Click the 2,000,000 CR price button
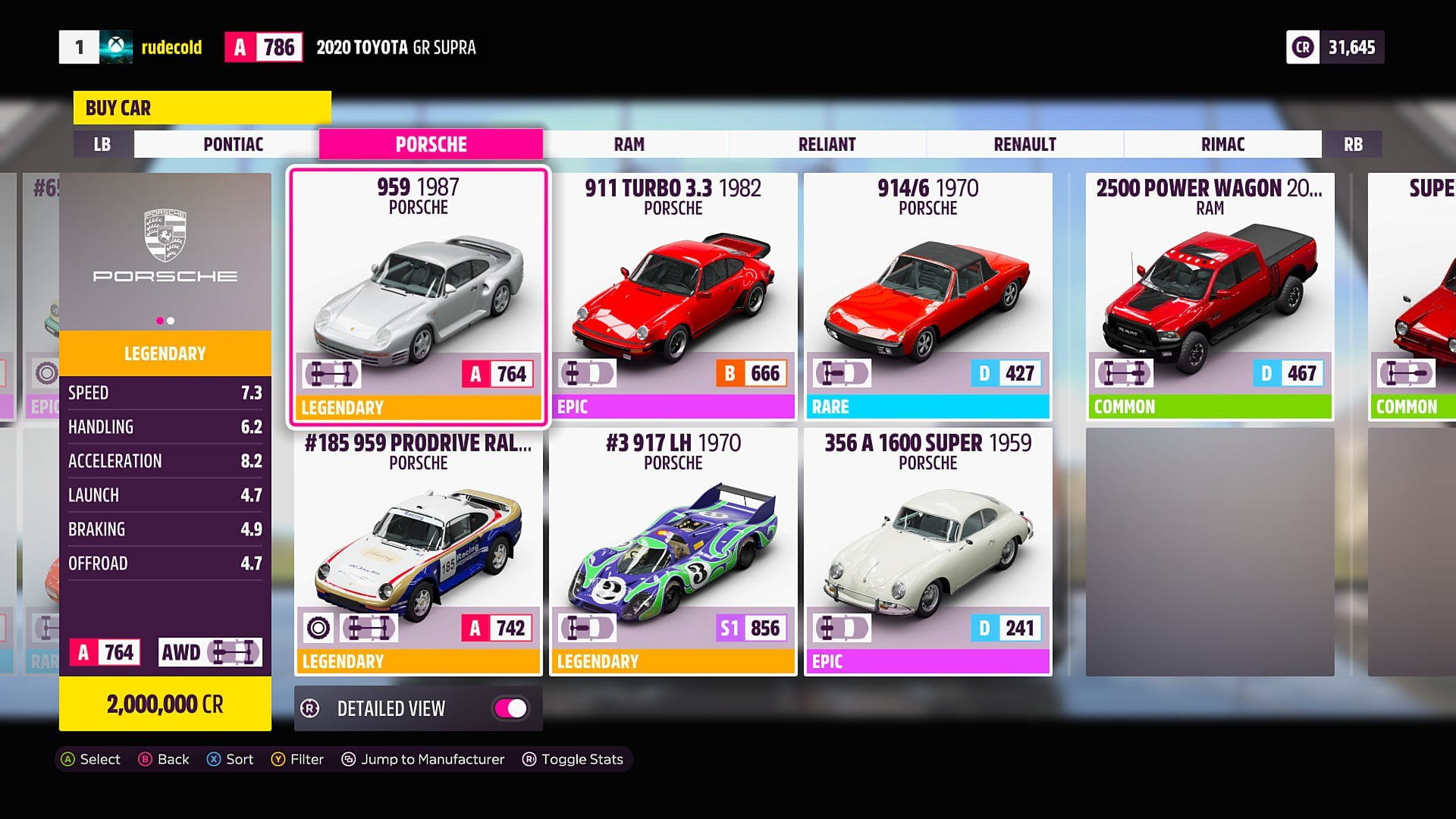The image size is (1456, 819). pyautogui.click(x=165, y=704)
